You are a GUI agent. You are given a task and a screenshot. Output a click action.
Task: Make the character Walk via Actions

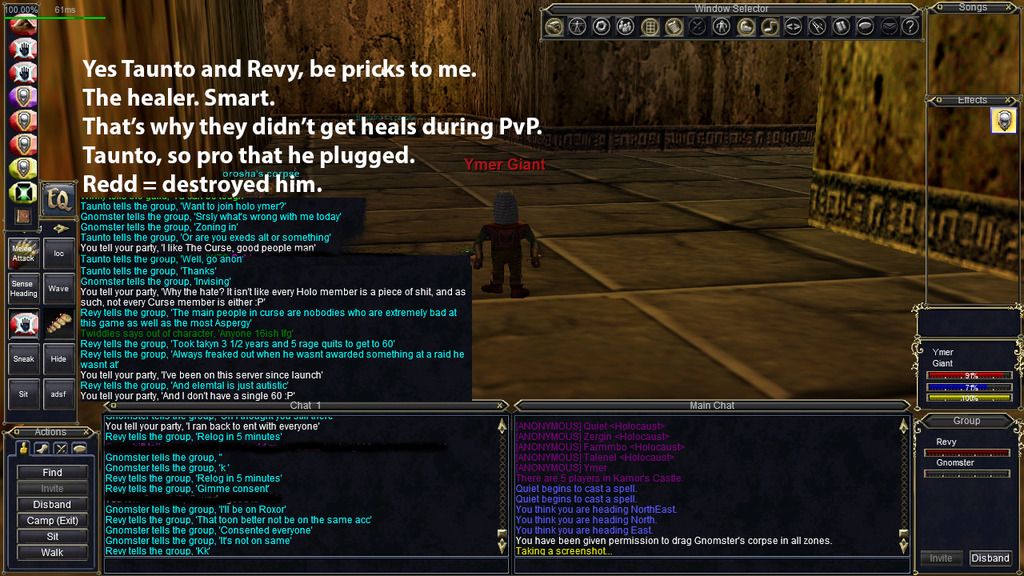[x=52, y=552]
